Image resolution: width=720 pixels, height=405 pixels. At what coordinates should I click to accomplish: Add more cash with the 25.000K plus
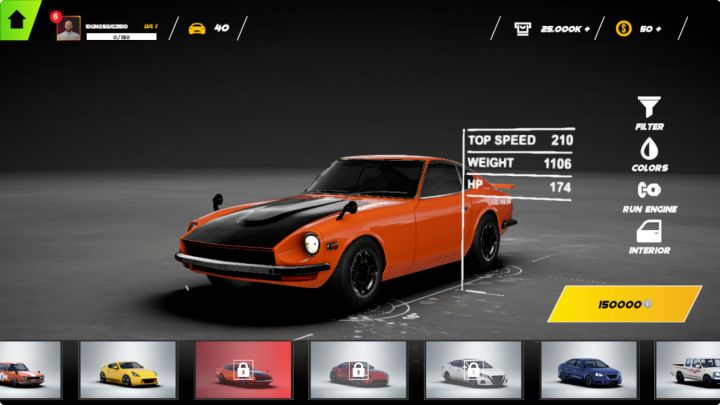click(586, 29)
